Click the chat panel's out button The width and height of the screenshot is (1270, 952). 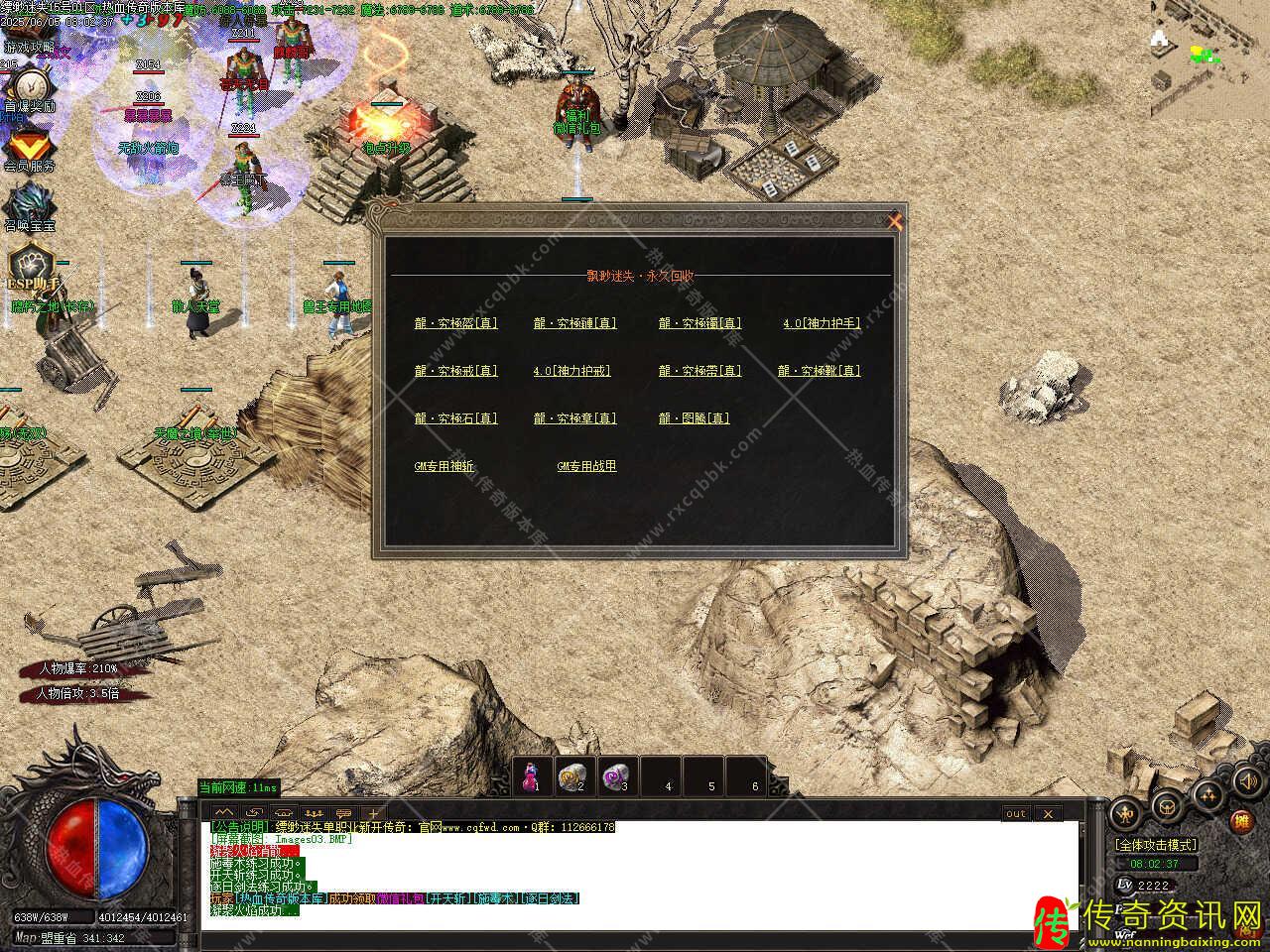click(x=1016, y=813)
